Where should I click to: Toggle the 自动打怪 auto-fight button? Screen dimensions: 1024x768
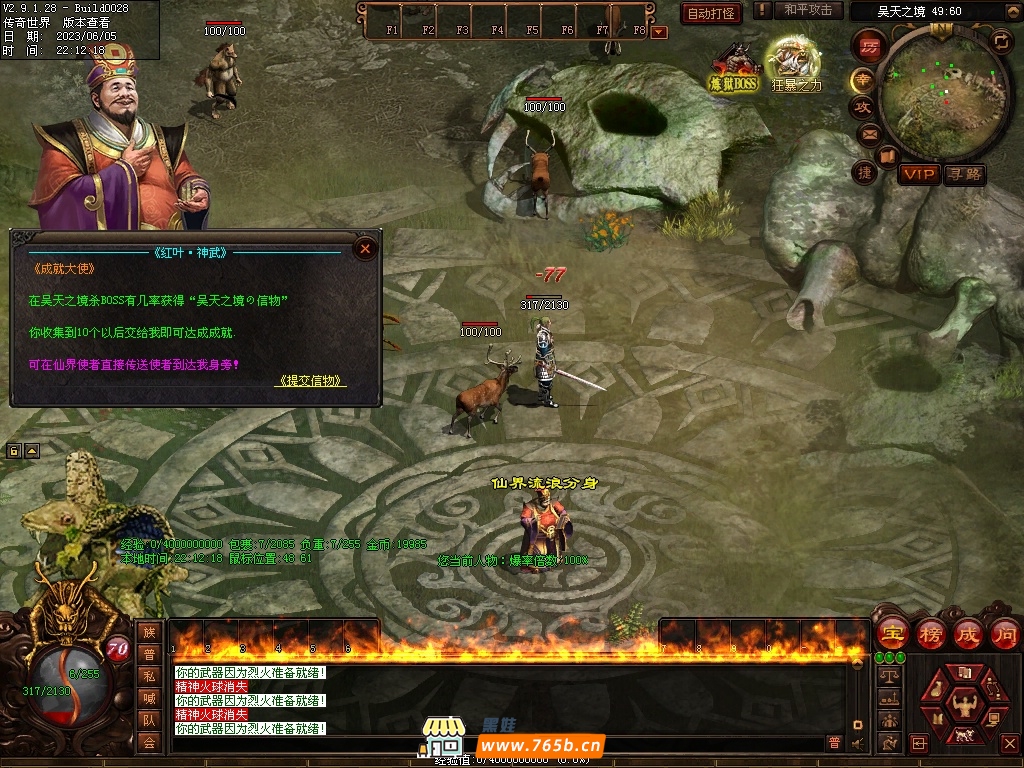click(711, 13)
